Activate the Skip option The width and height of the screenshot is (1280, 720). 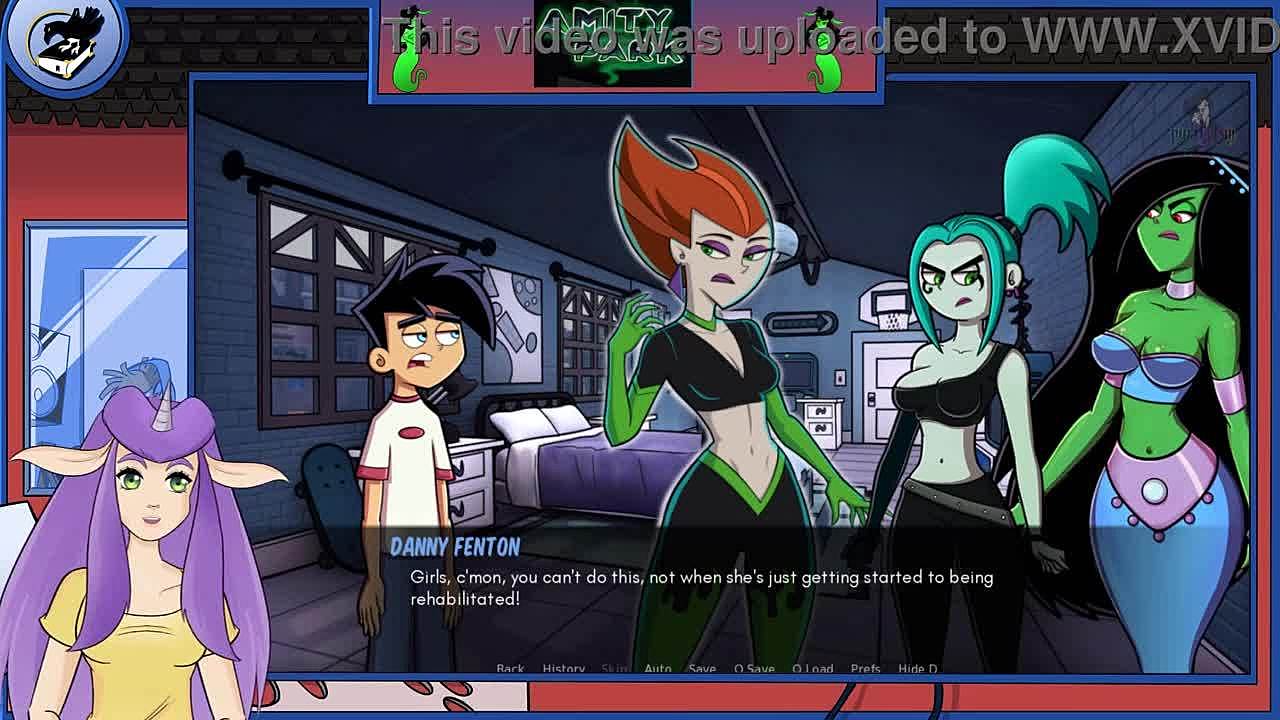(615, 668)
